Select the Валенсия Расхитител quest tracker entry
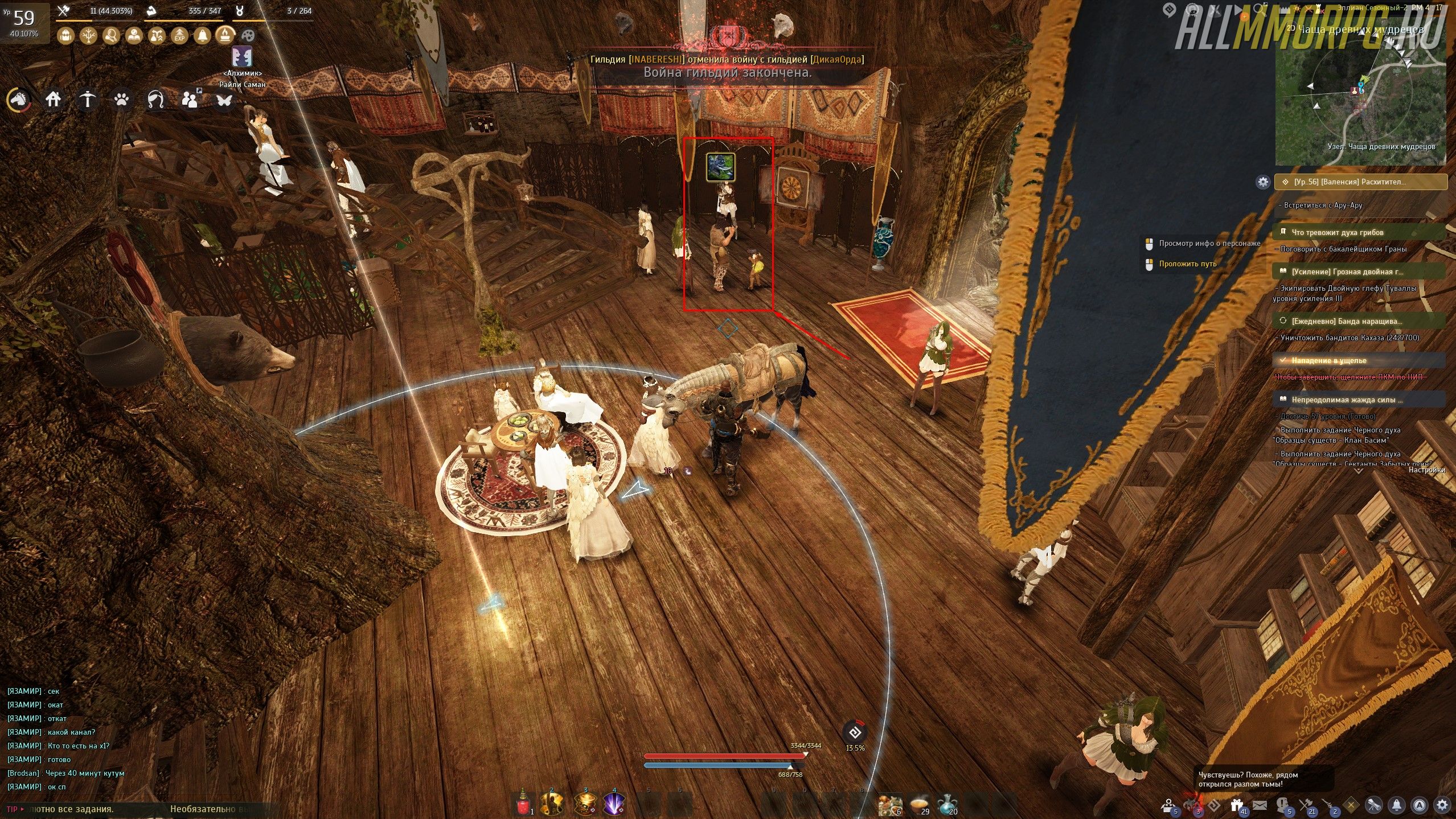 pyautogui.click(x=1361, y=182)
